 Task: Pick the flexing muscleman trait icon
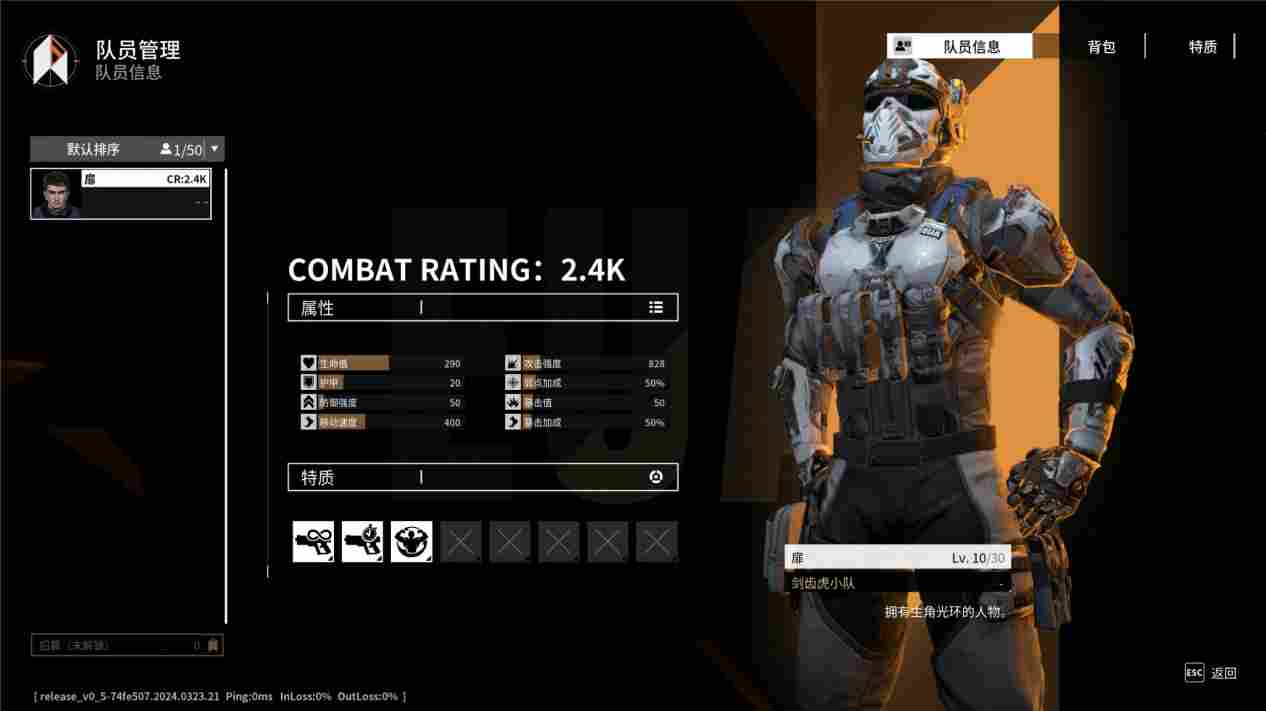pos(411,542)
